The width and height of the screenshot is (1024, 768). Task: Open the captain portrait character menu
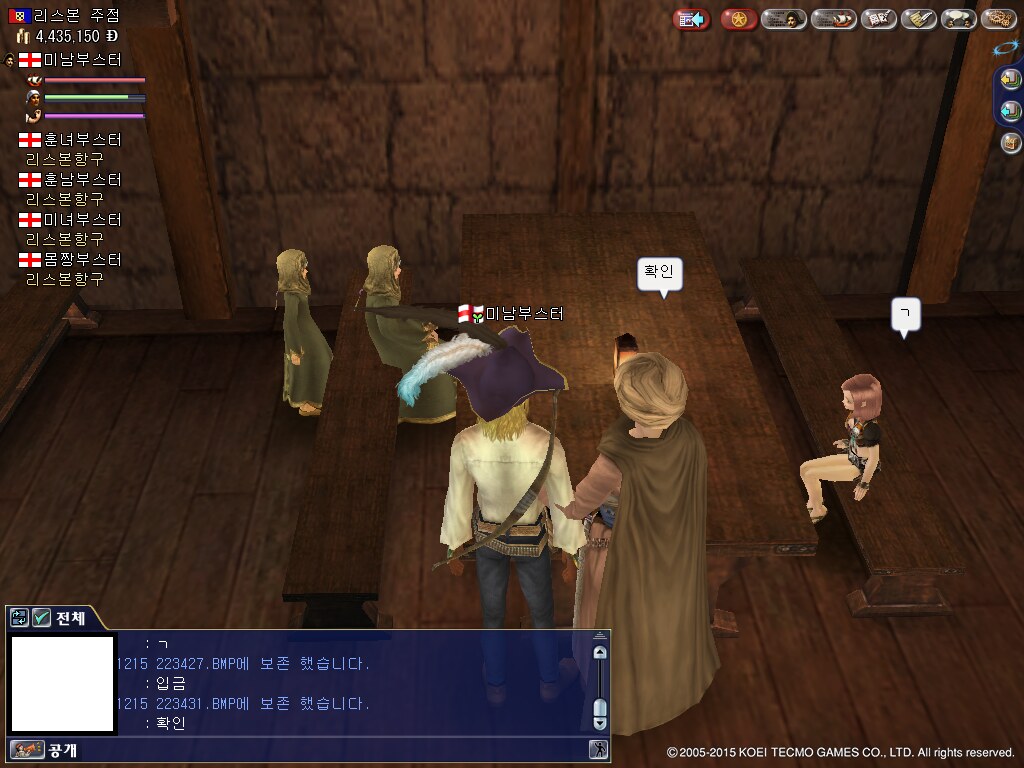point(784,19)
